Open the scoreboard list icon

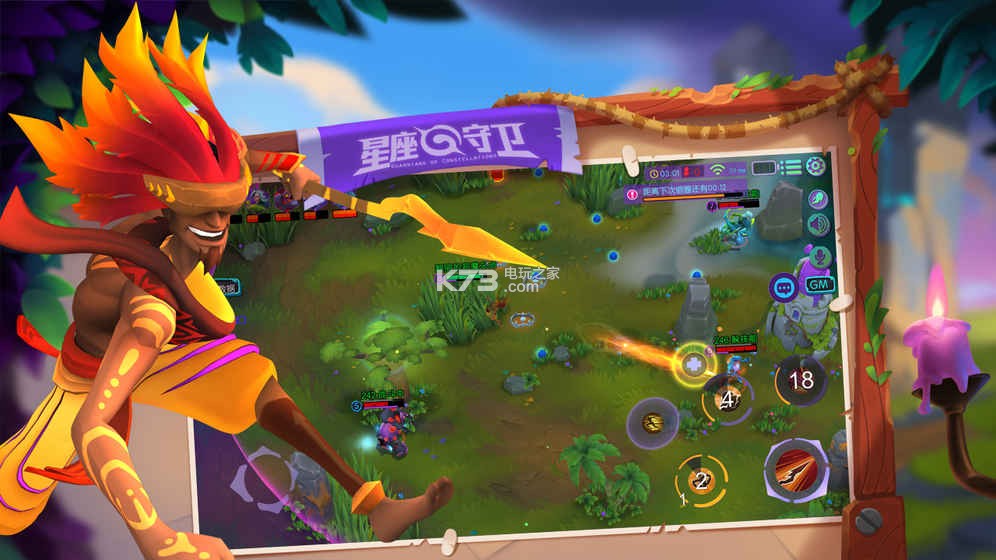coord(792,167)
